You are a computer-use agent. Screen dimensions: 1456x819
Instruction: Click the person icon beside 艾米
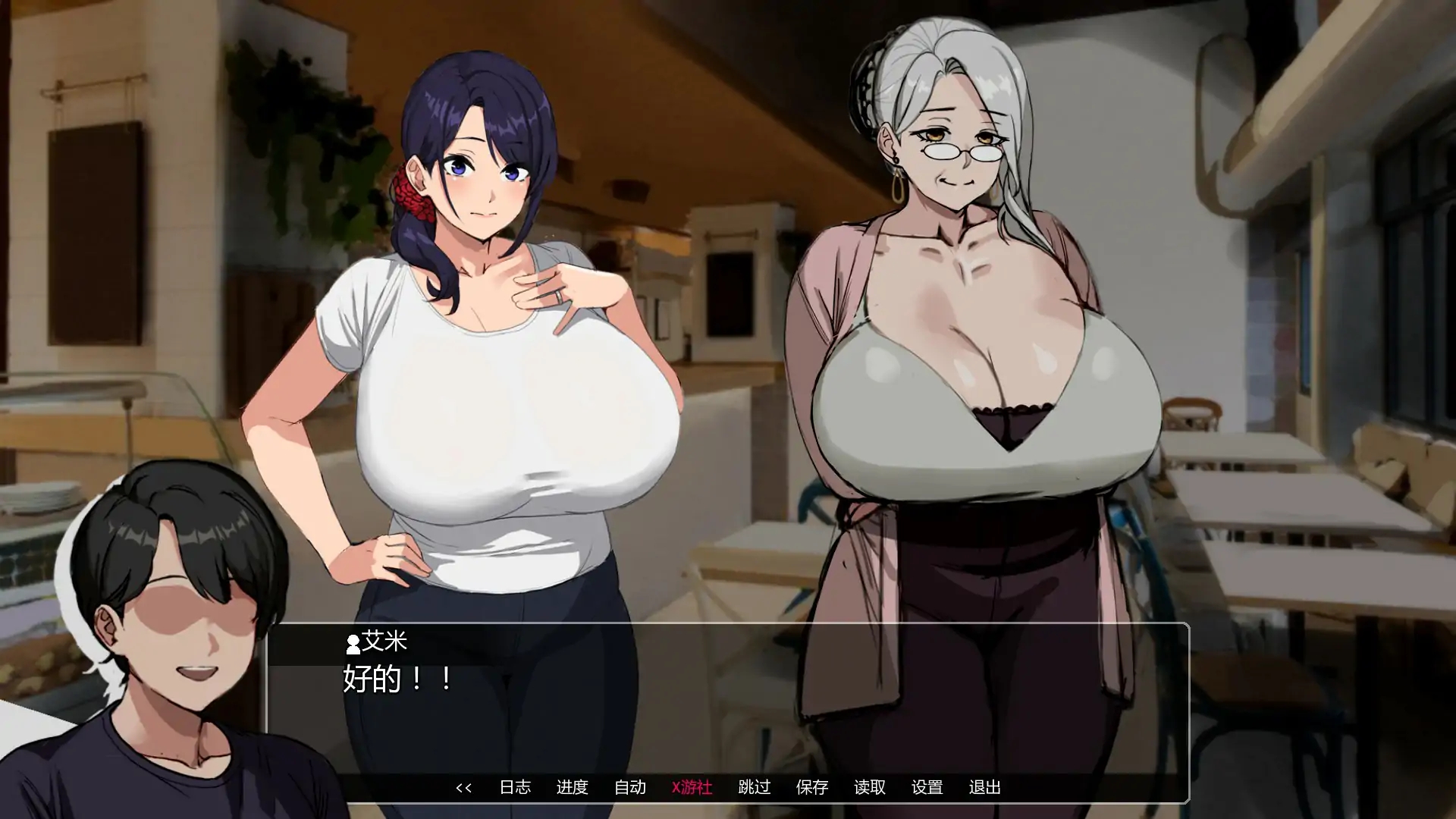(352, 645)
